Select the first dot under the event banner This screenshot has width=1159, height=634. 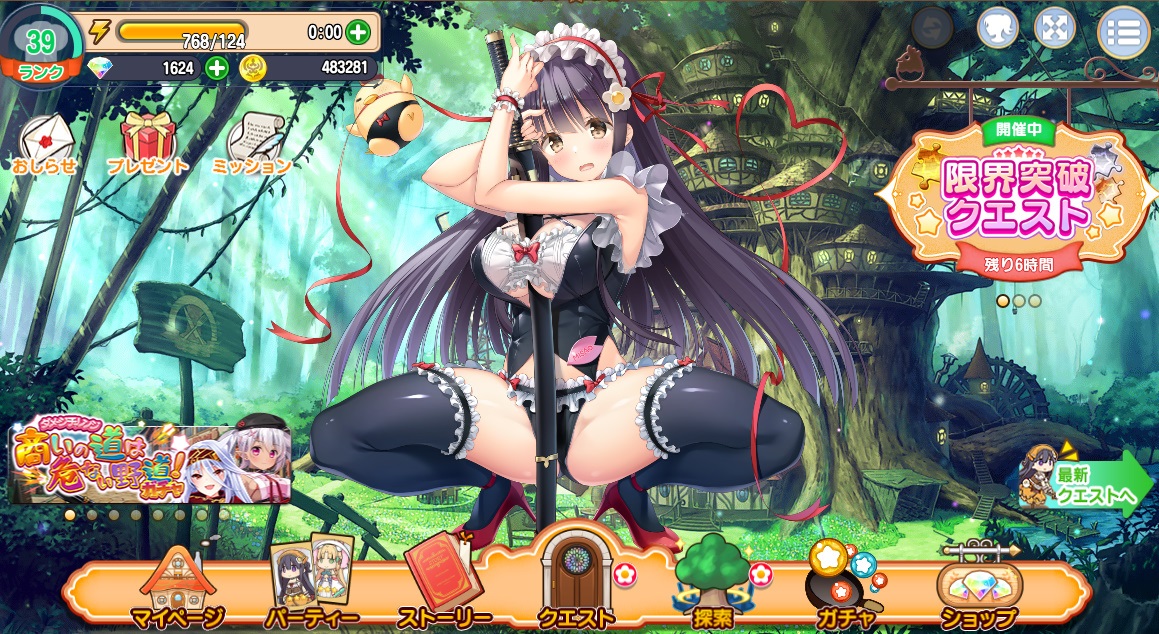click(x=1002, y=300)
